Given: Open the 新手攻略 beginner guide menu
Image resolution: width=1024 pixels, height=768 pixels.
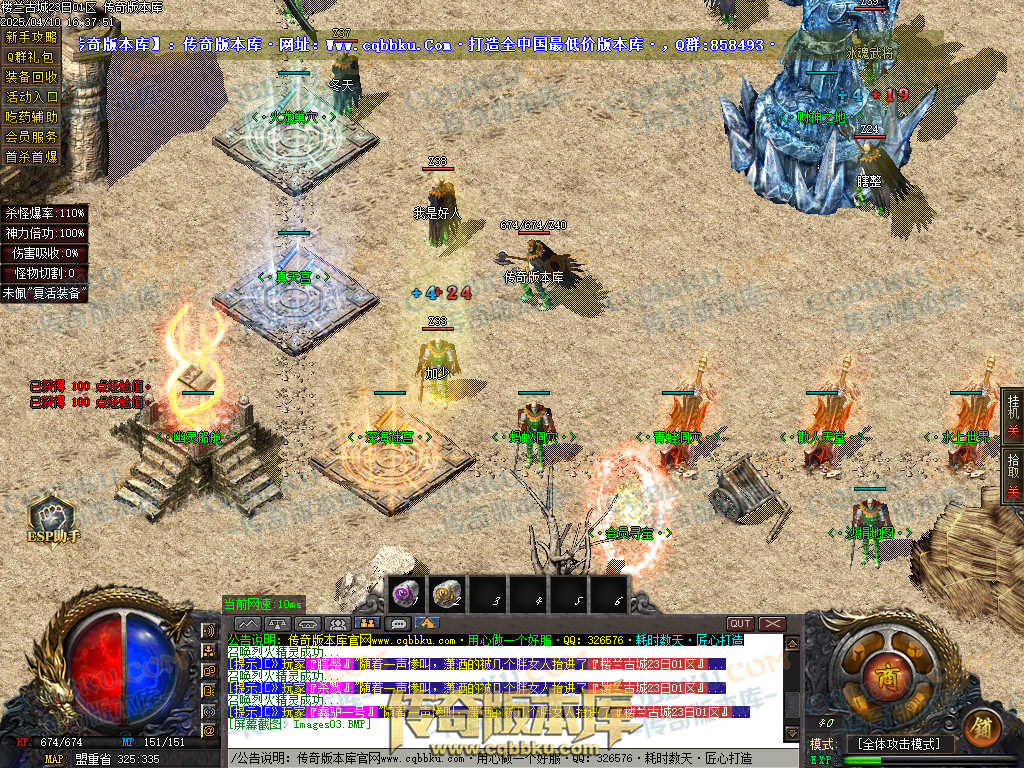Looking at the screenshot, I should (31, 37).
